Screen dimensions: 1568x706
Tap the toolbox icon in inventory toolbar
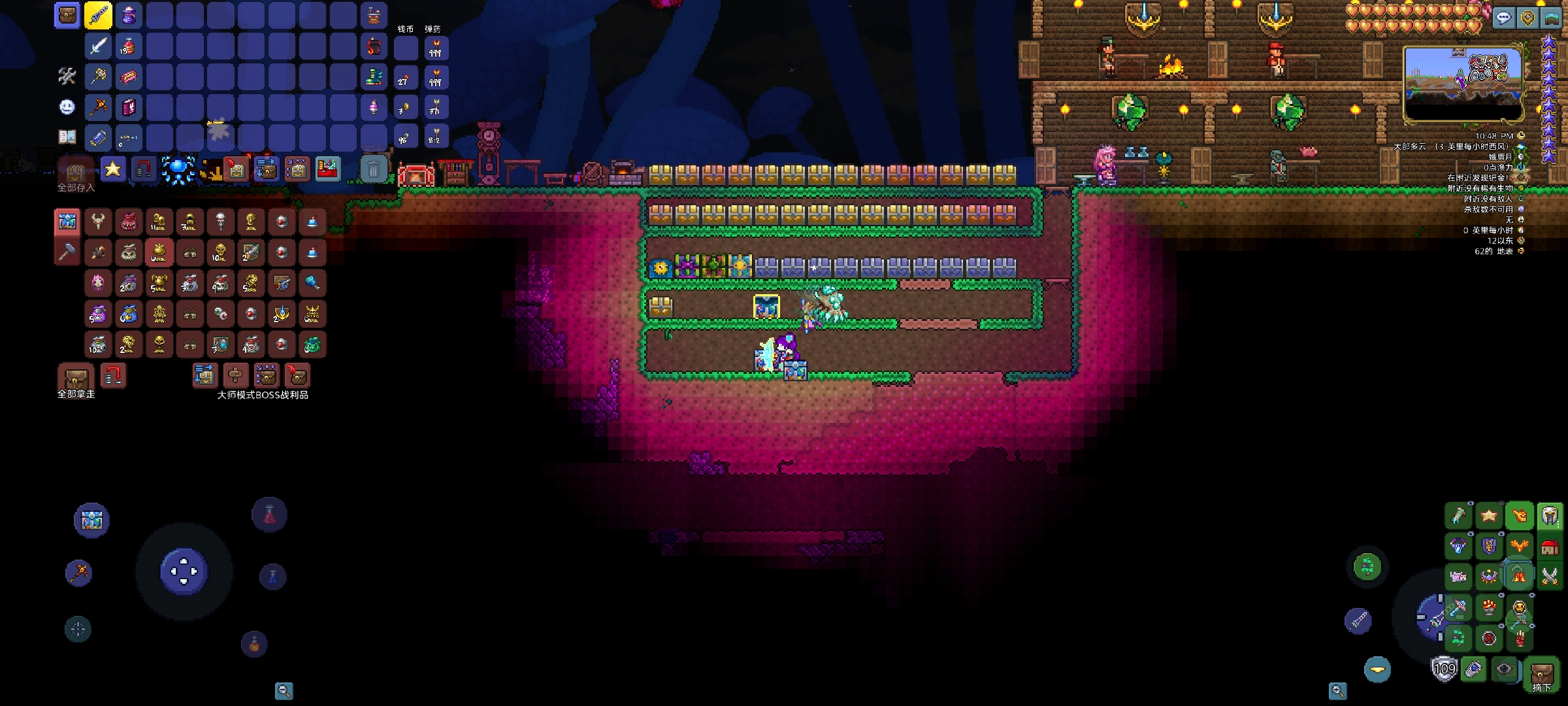click(327, 170)
